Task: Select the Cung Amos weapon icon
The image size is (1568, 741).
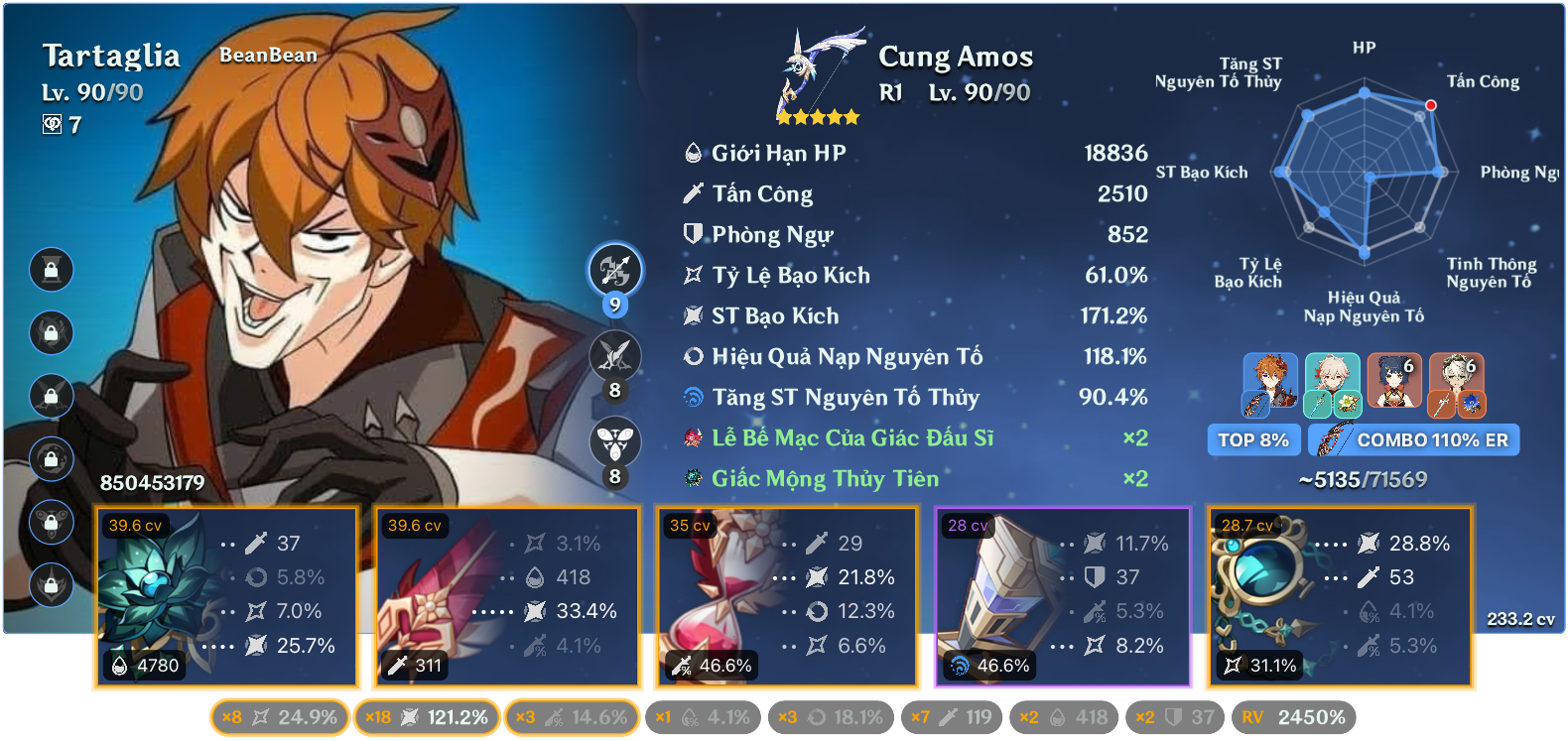Action: tap(816, 69)
